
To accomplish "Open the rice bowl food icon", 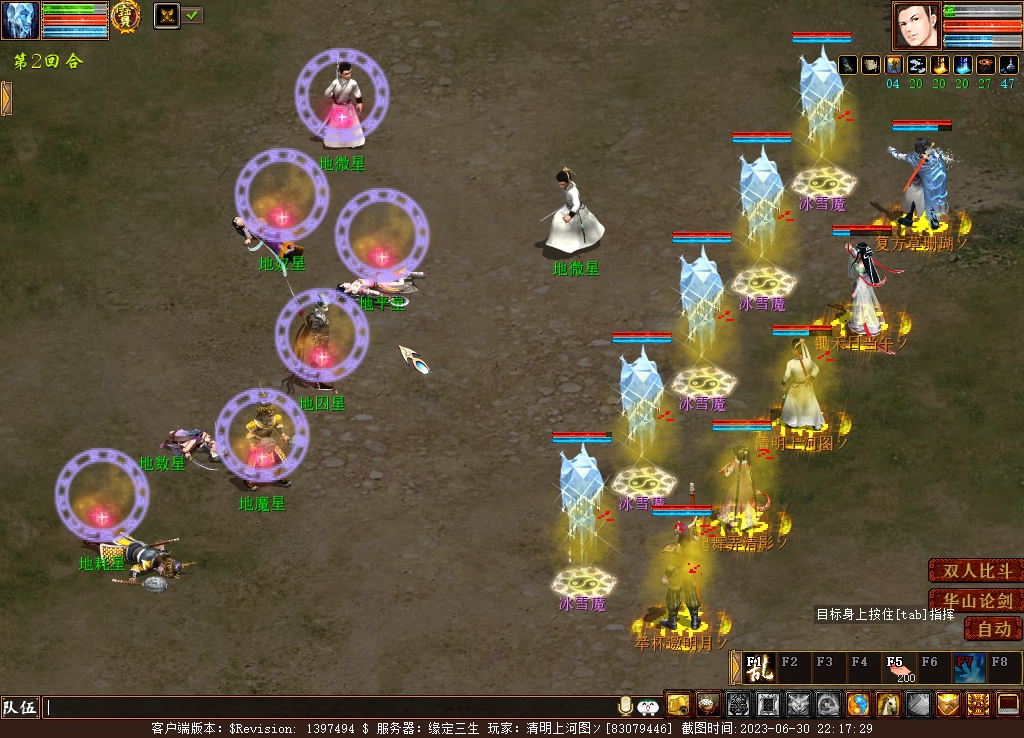I will tap(709, 704).
